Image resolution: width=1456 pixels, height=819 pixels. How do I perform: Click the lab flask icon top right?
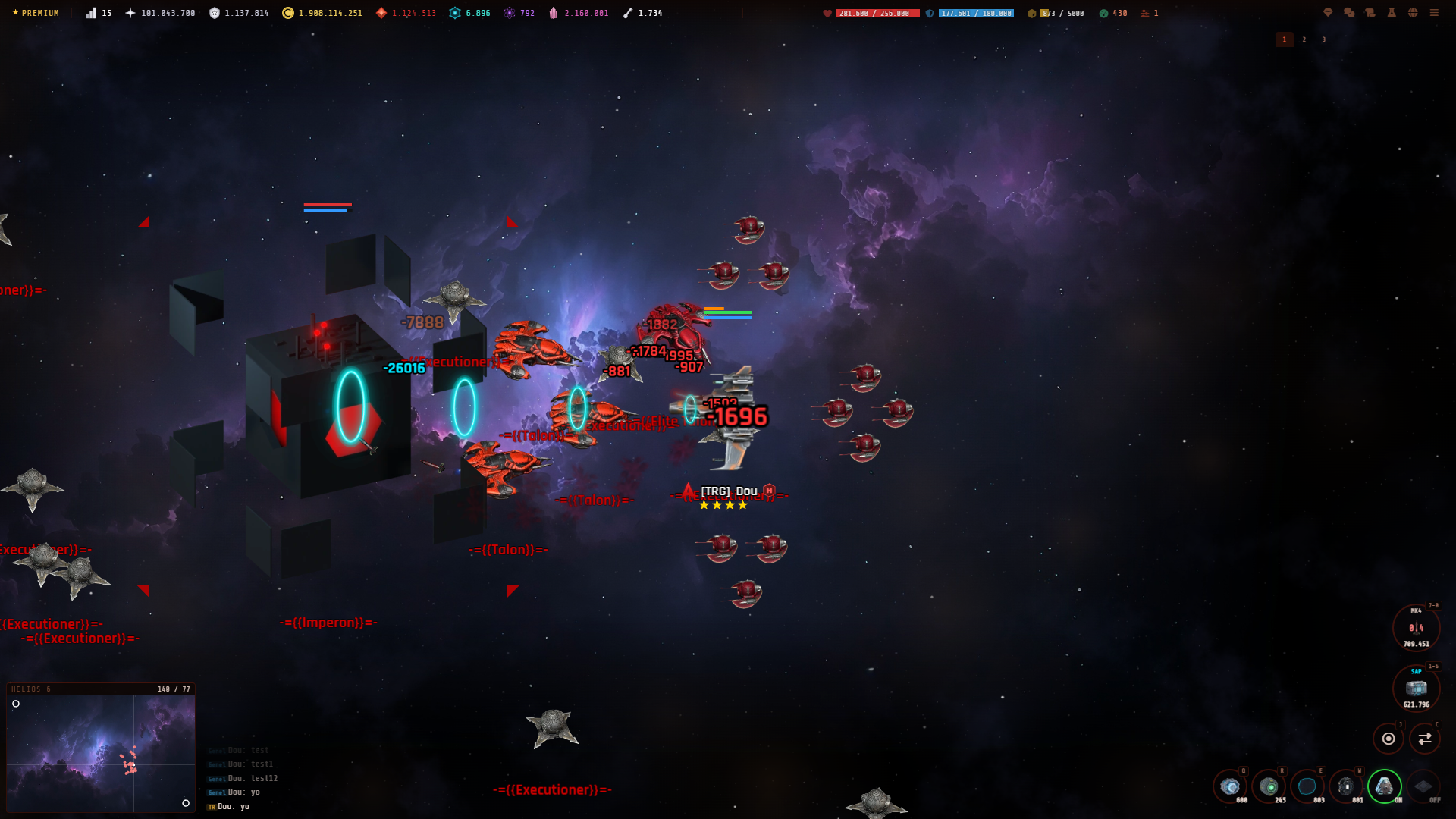click(x=1391, y=13)
